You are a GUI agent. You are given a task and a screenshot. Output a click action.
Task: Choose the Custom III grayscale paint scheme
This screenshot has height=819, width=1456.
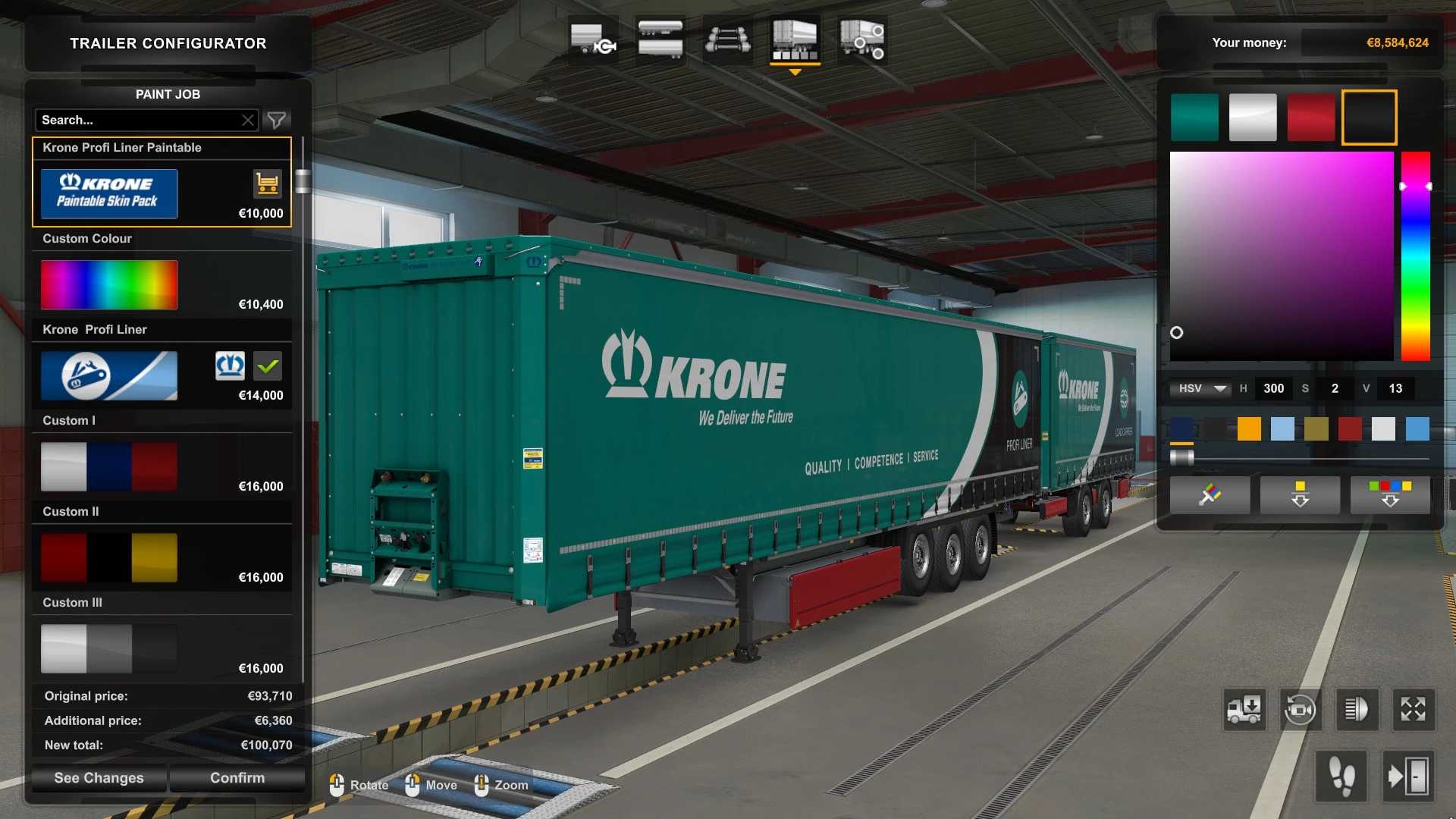pyautogui.click(x=109, y=648)
